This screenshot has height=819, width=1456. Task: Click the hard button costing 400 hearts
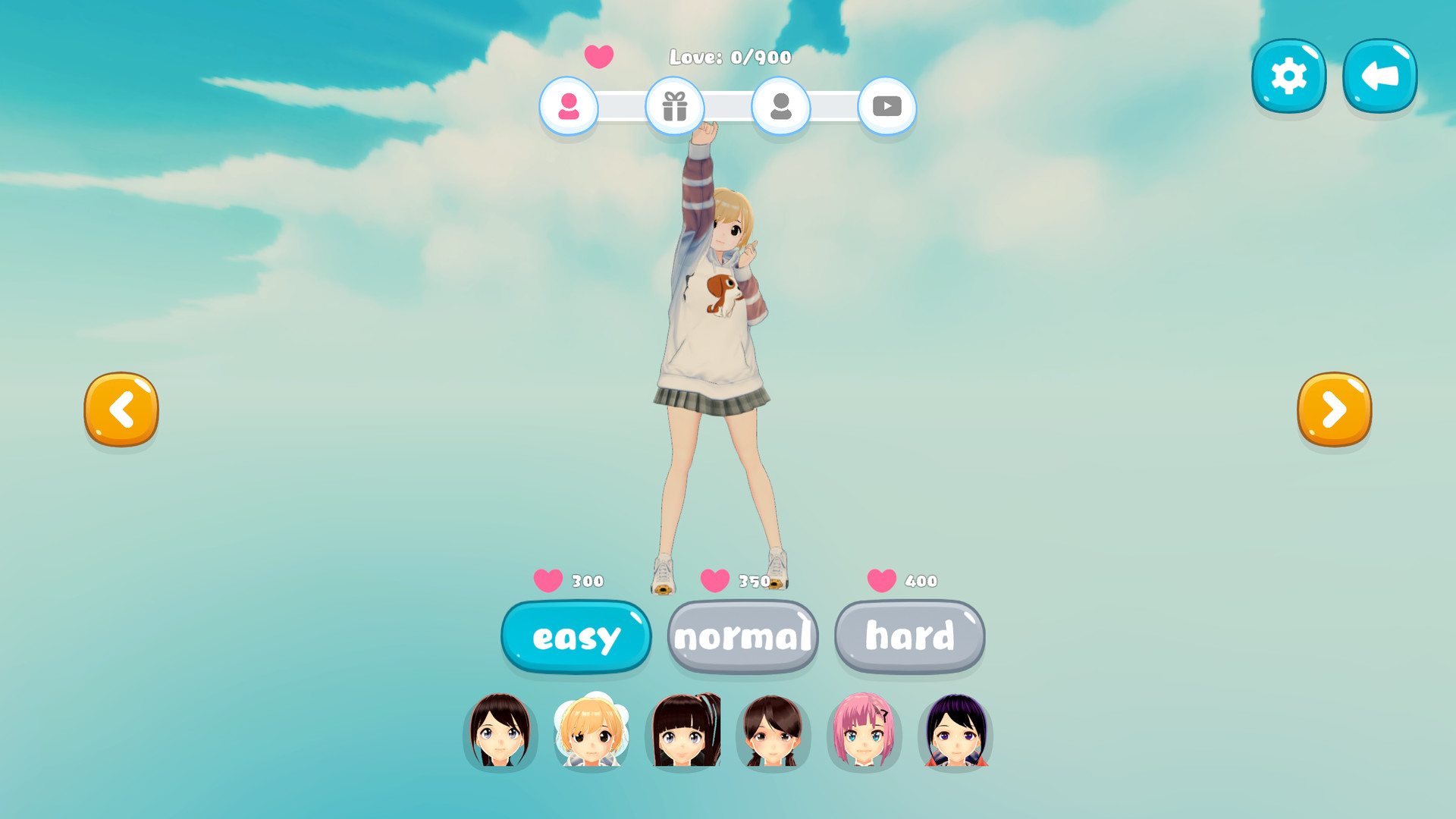click(x=909, y=637)
